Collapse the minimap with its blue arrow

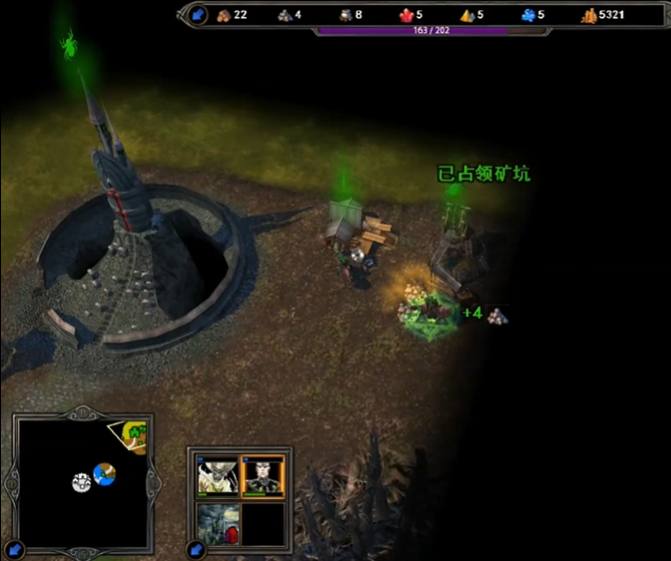tap(14, 549)
